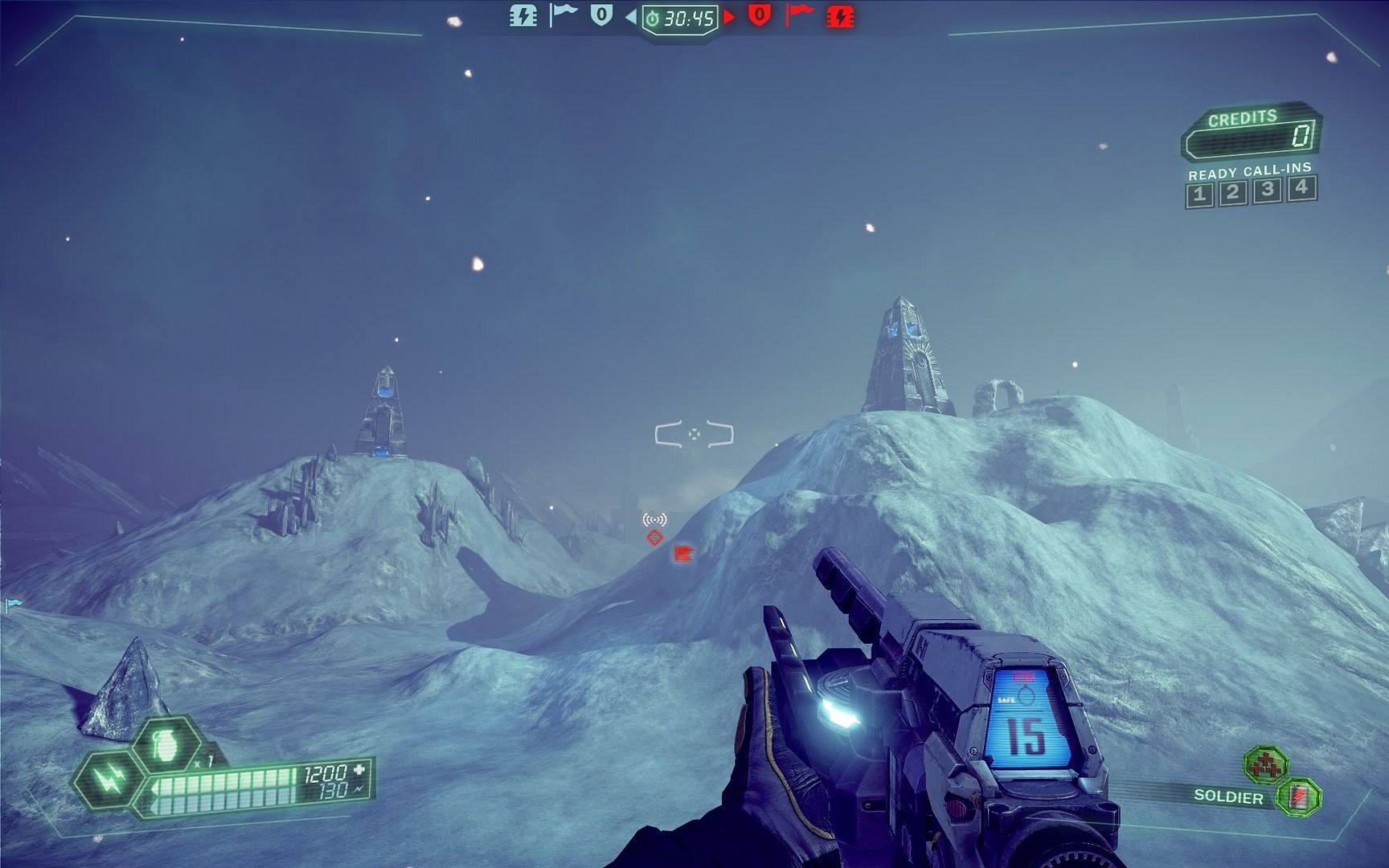Viewport: 1389px width, 868px height.
Task: Click the sensor signal waypoint marker
Action: (654, 520)
